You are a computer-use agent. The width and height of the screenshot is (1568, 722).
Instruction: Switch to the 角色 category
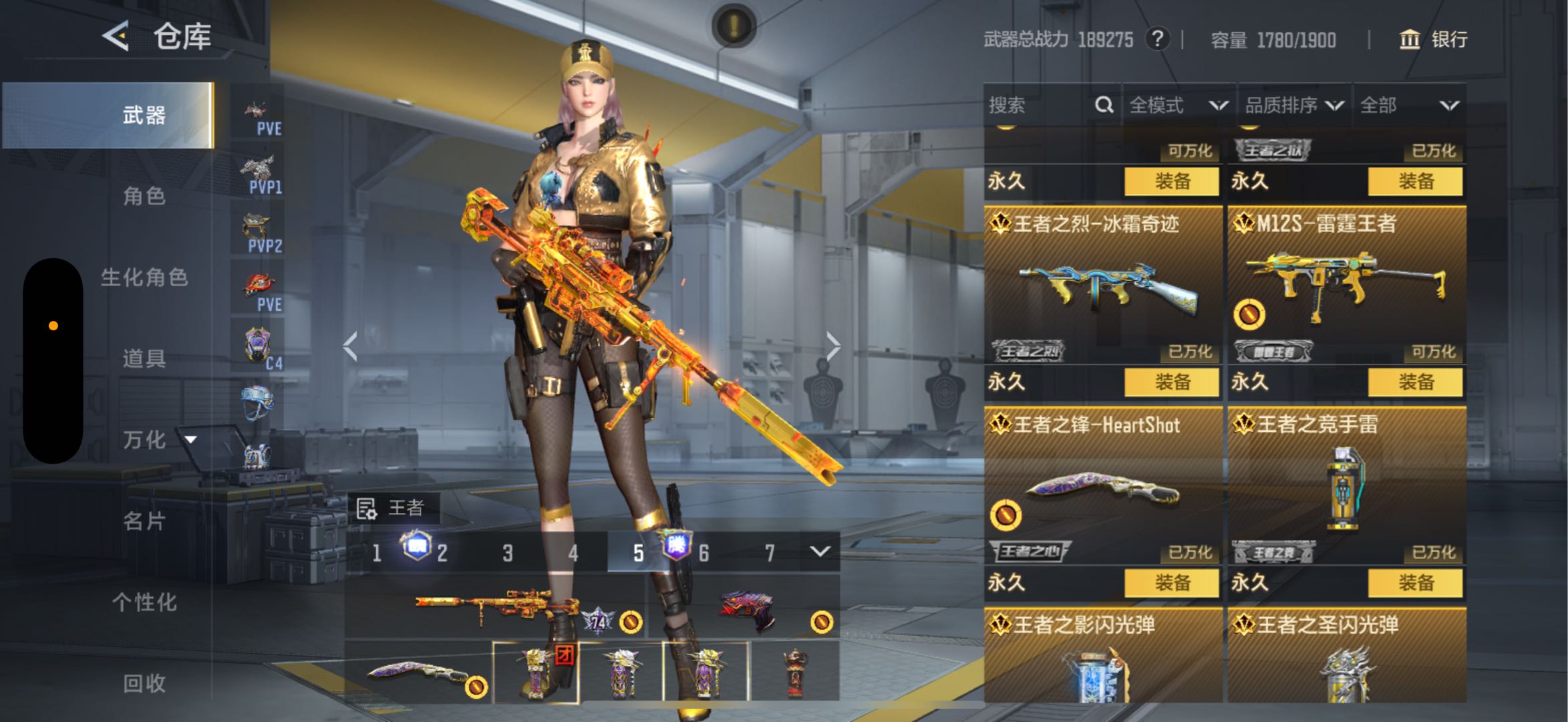pyautogui.click(x=144, y=196)
